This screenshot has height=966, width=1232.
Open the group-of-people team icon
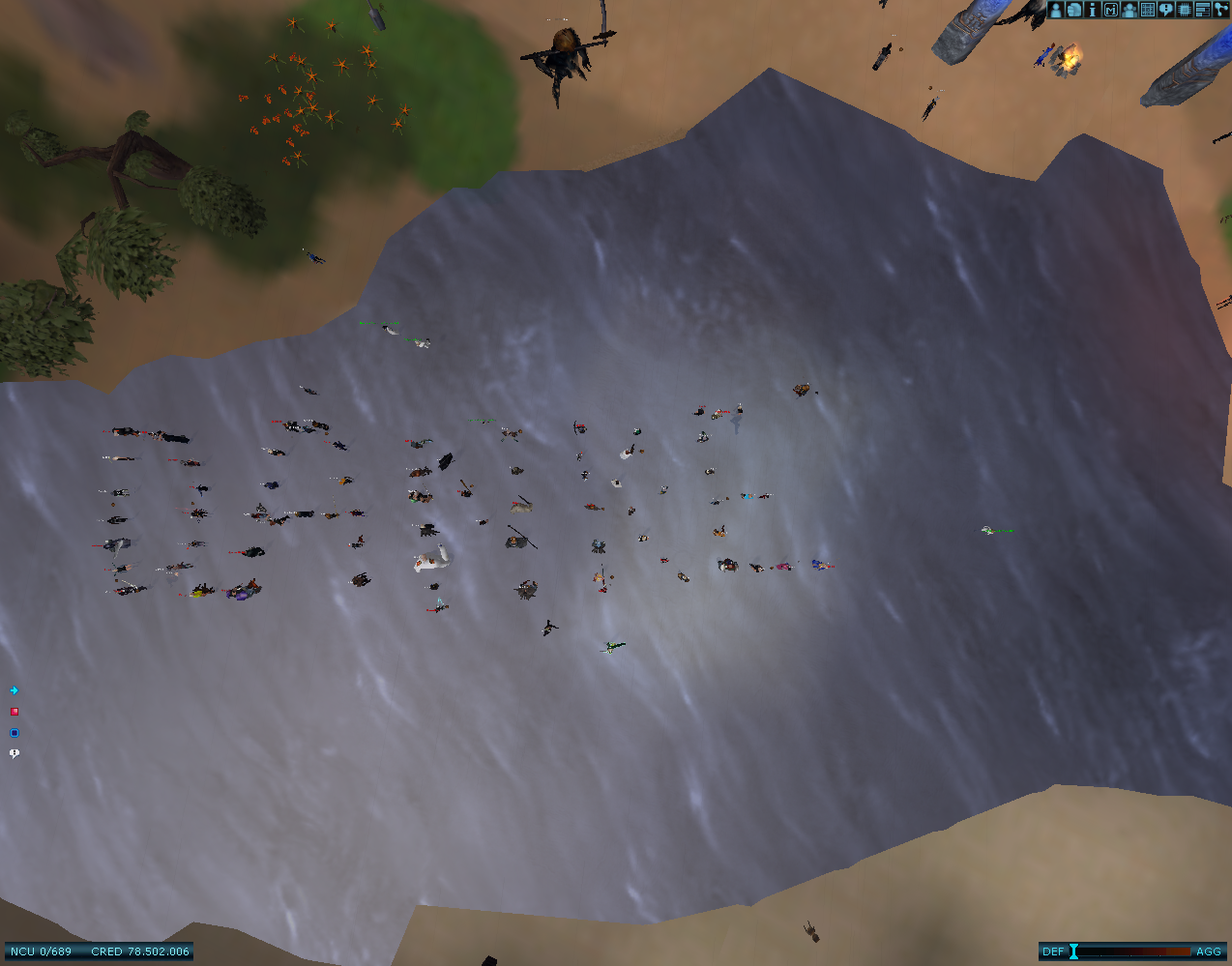coord(1129,10)
